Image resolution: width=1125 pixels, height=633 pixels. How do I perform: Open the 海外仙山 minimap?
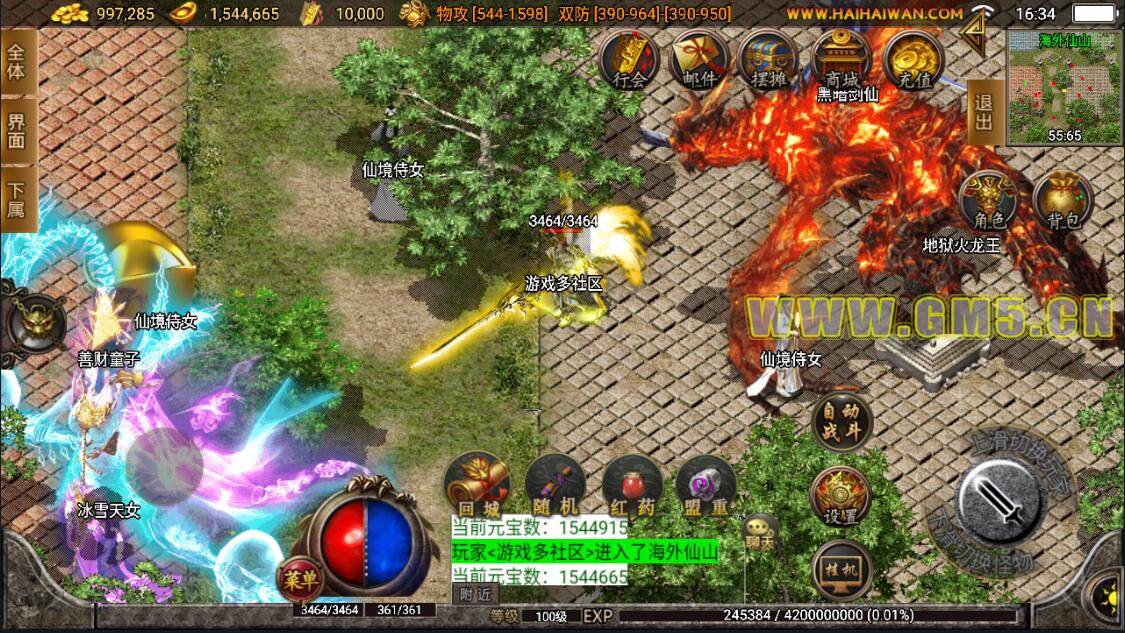pyautogui.click(x=1064, y=86)
